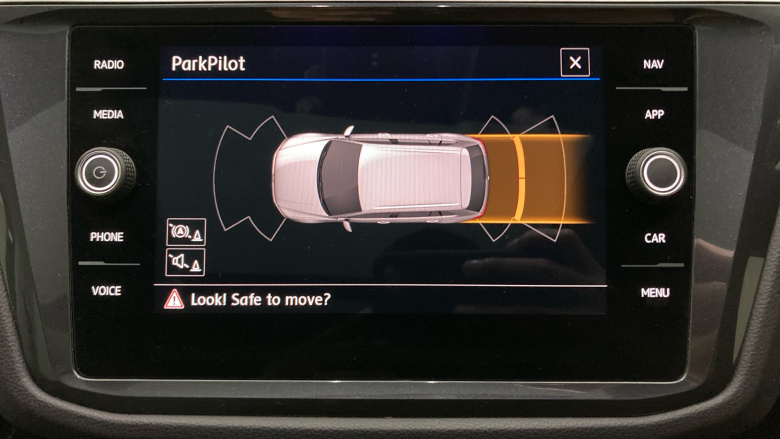
Task: Click the right-hand rotary knob
Action: (x=657, y=173)
